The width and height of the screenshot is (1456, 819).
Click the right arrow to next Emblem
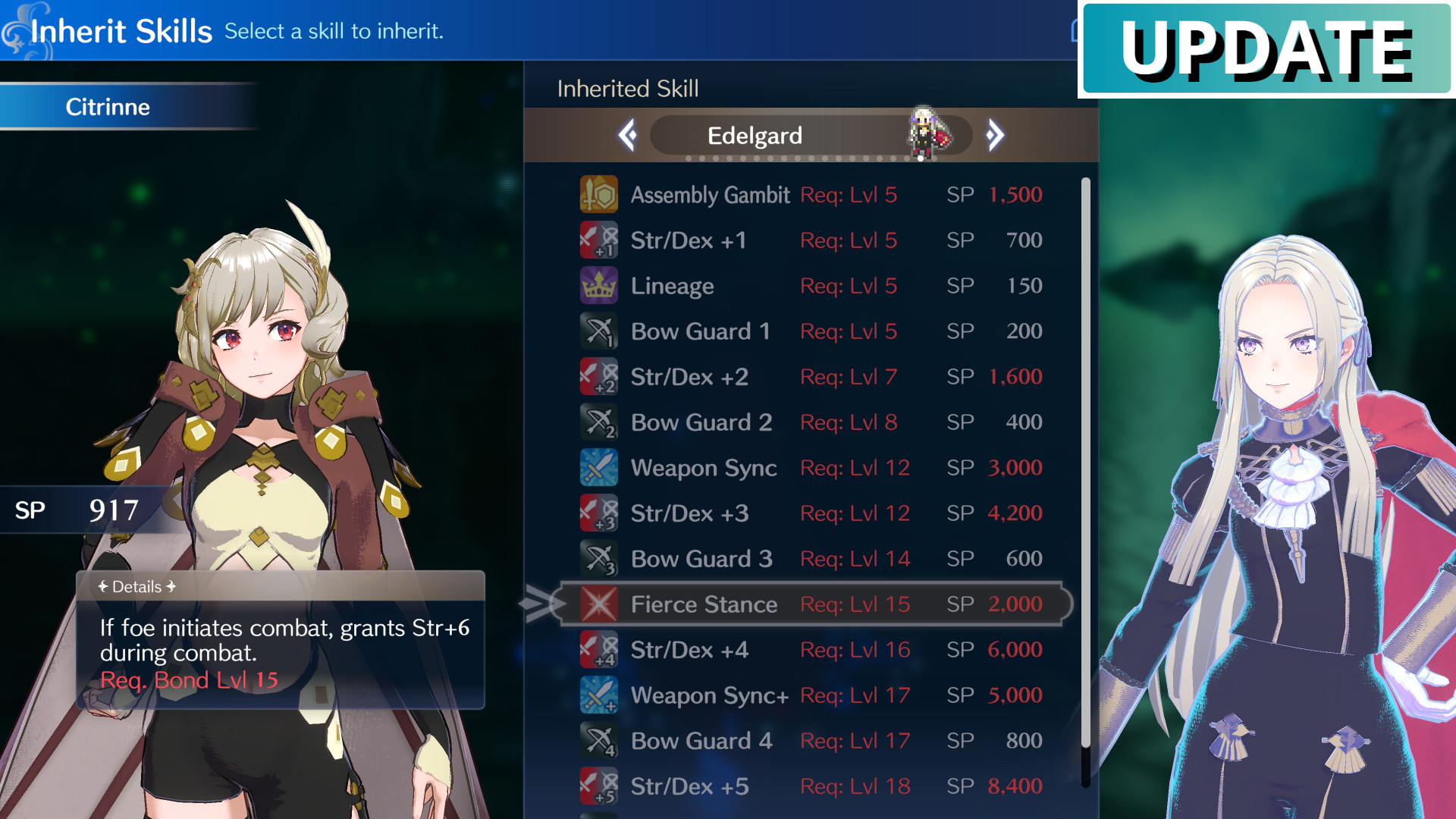pos(996,134)
